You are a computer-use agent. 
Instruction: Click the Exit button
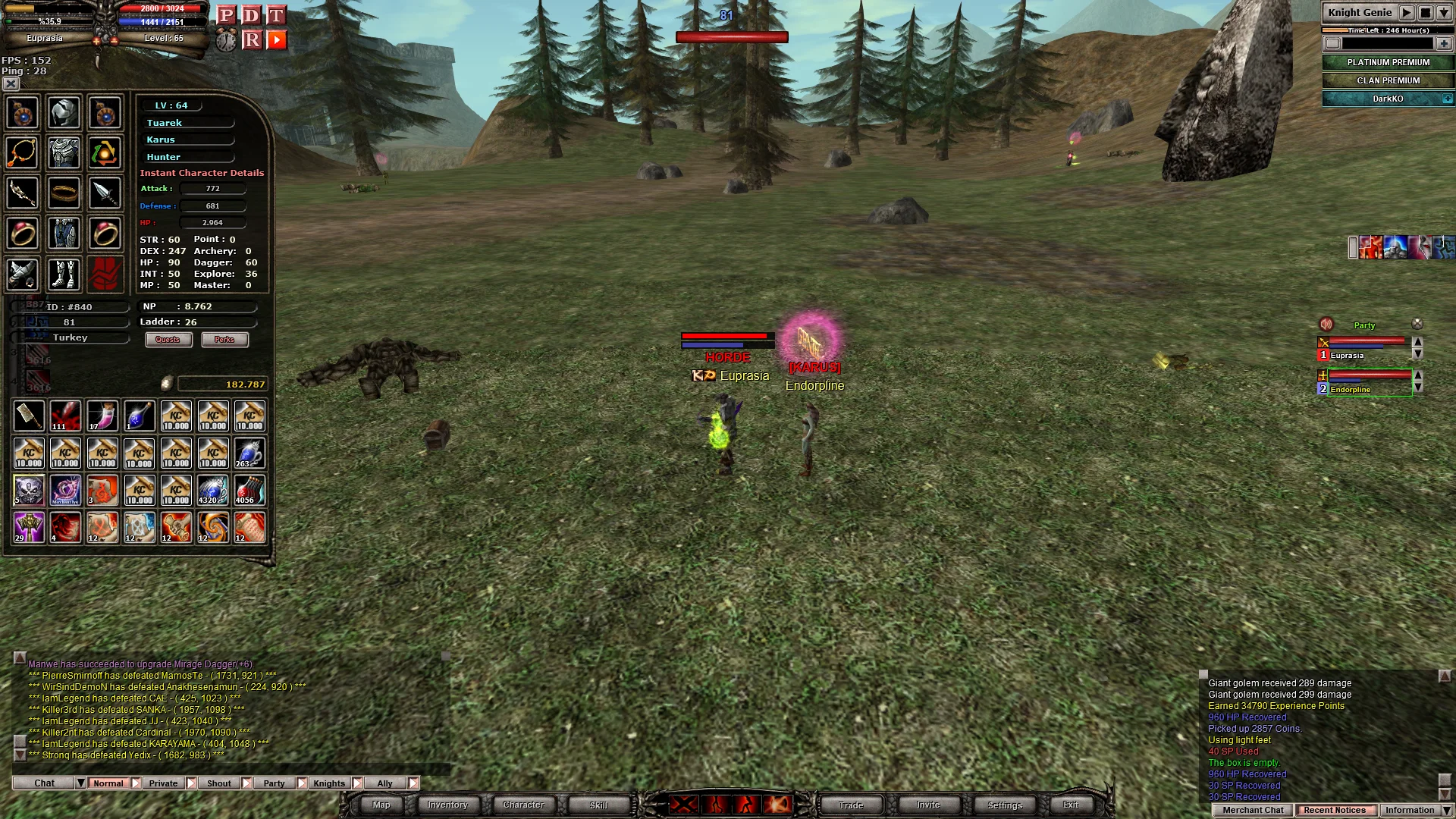(1071, 805)
